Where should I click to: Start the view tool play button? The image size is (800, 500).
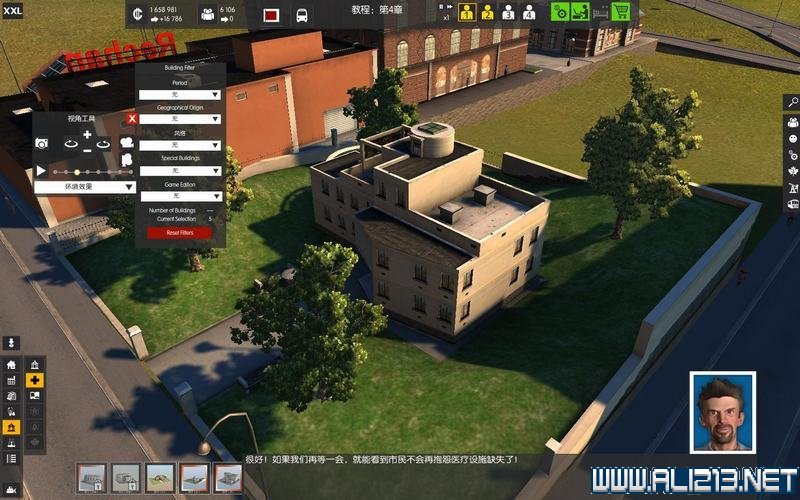41,171
